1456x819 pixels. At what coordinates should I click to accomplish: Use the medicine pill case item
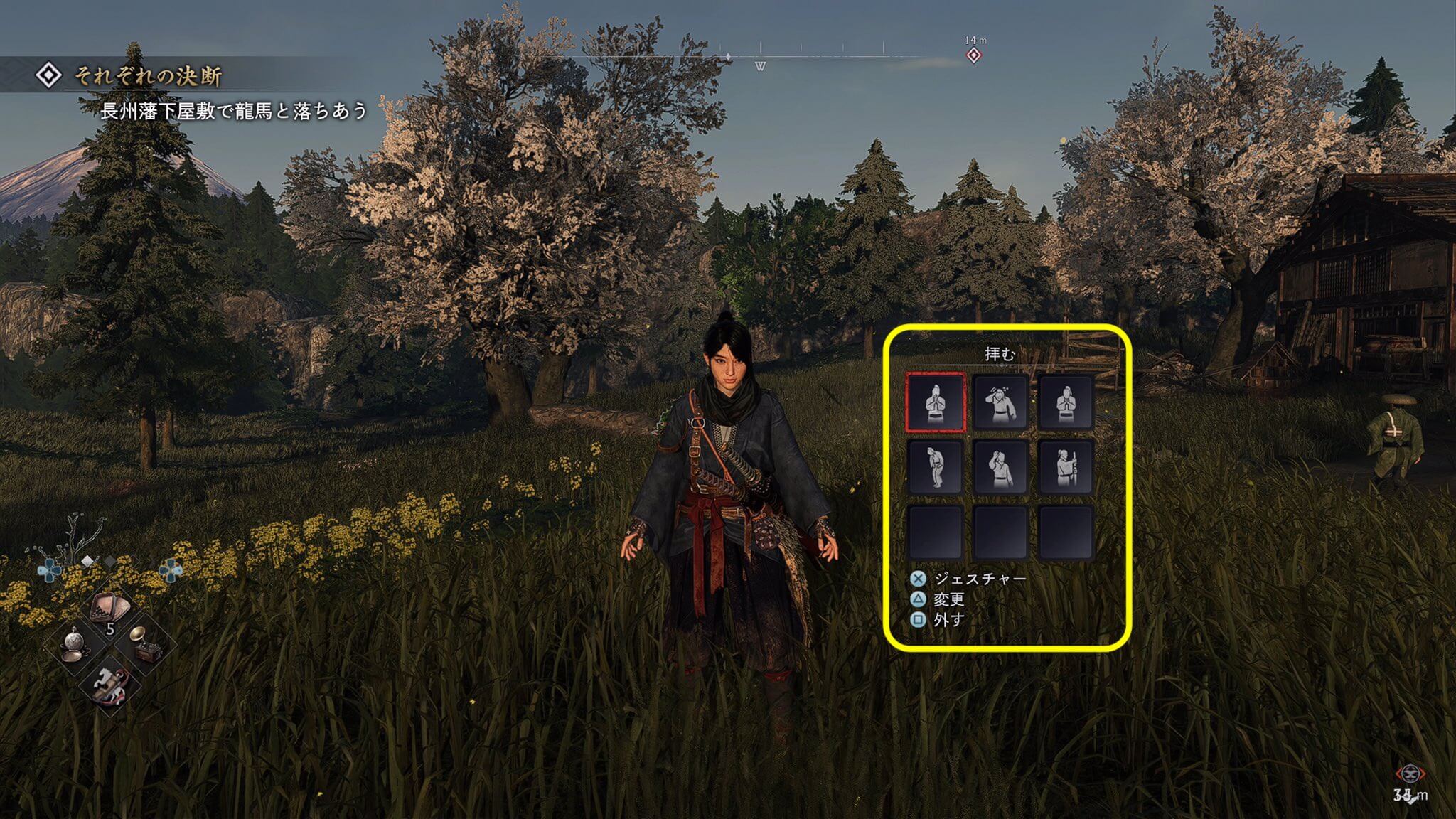point(109,609)
